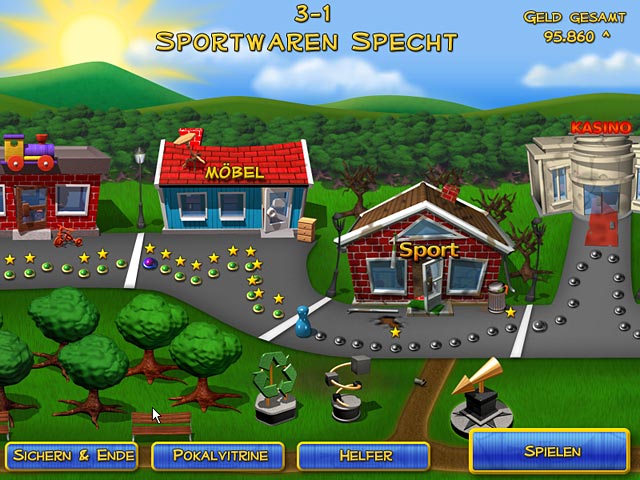640x480 pixels.
Task: Select the Möbel store on the map
Action: point(234,190)
